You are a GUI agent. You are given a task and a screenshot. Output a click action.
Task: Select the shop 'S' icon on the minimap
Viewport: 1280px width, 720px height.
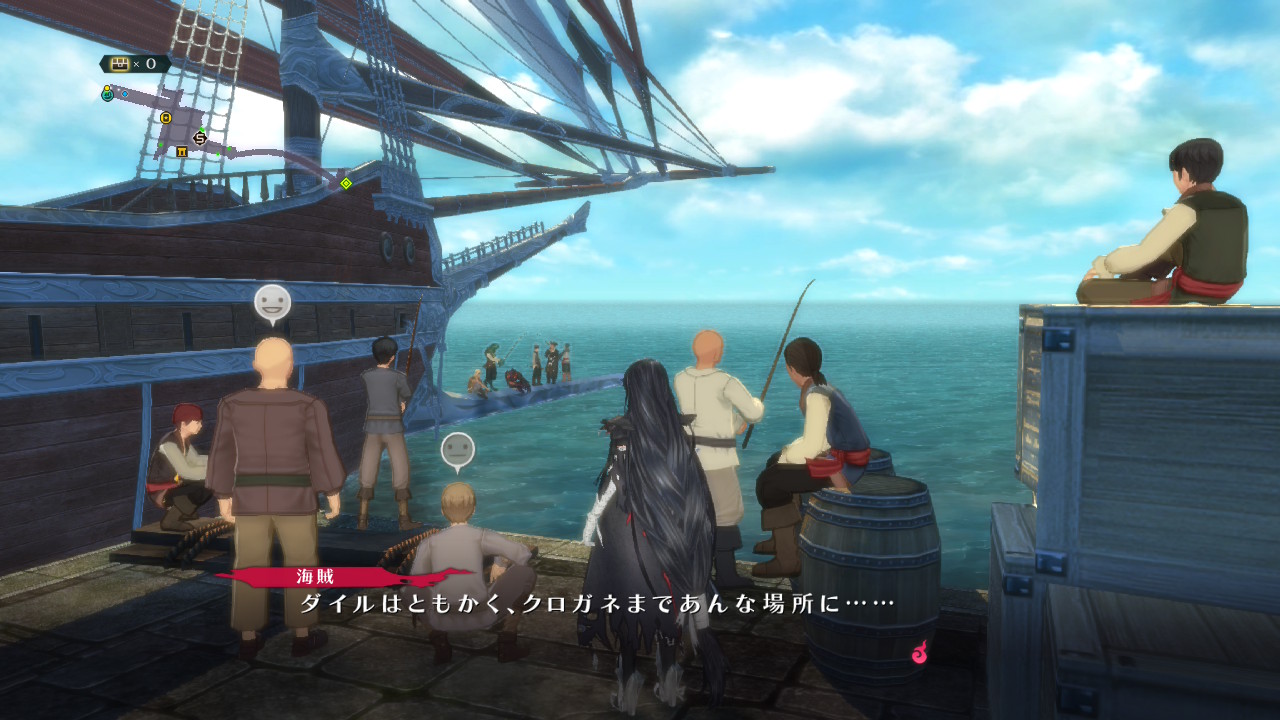[x=199, y=138]
